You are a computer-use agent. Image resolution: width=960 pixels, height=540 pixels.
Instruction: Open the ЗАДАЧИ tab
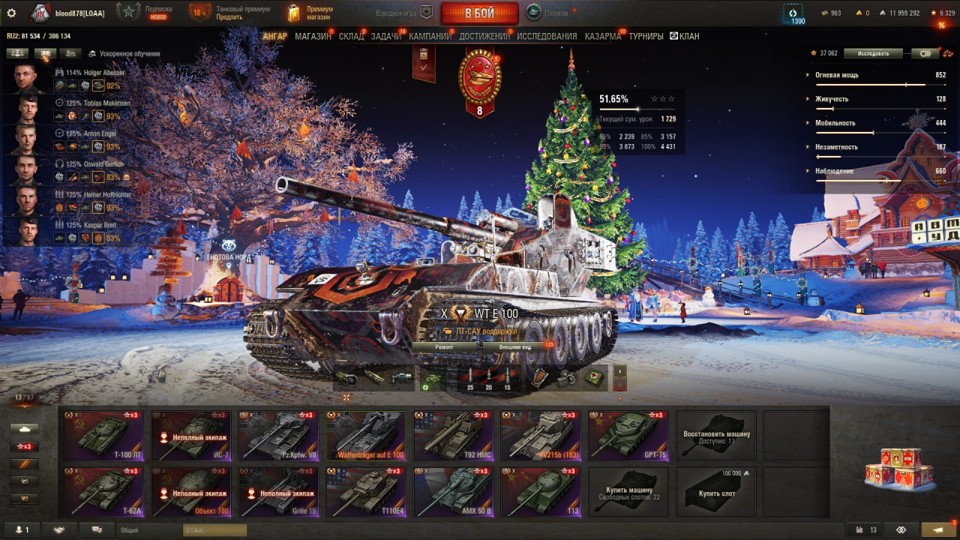click(387, 37)
